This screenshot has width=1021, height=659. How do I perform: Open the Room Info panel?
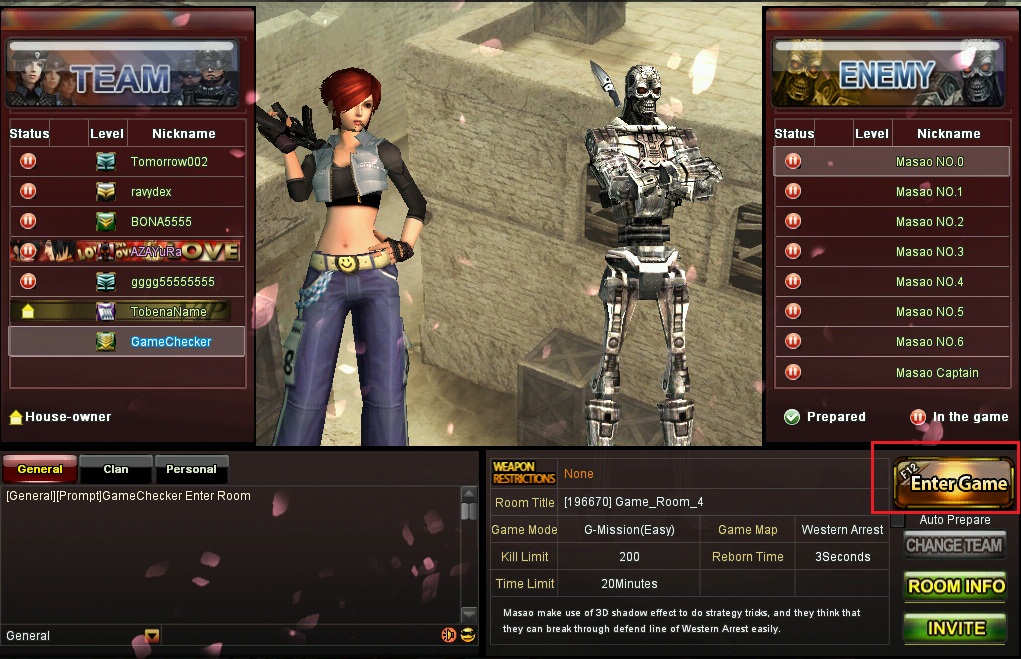tap(955, 586)
